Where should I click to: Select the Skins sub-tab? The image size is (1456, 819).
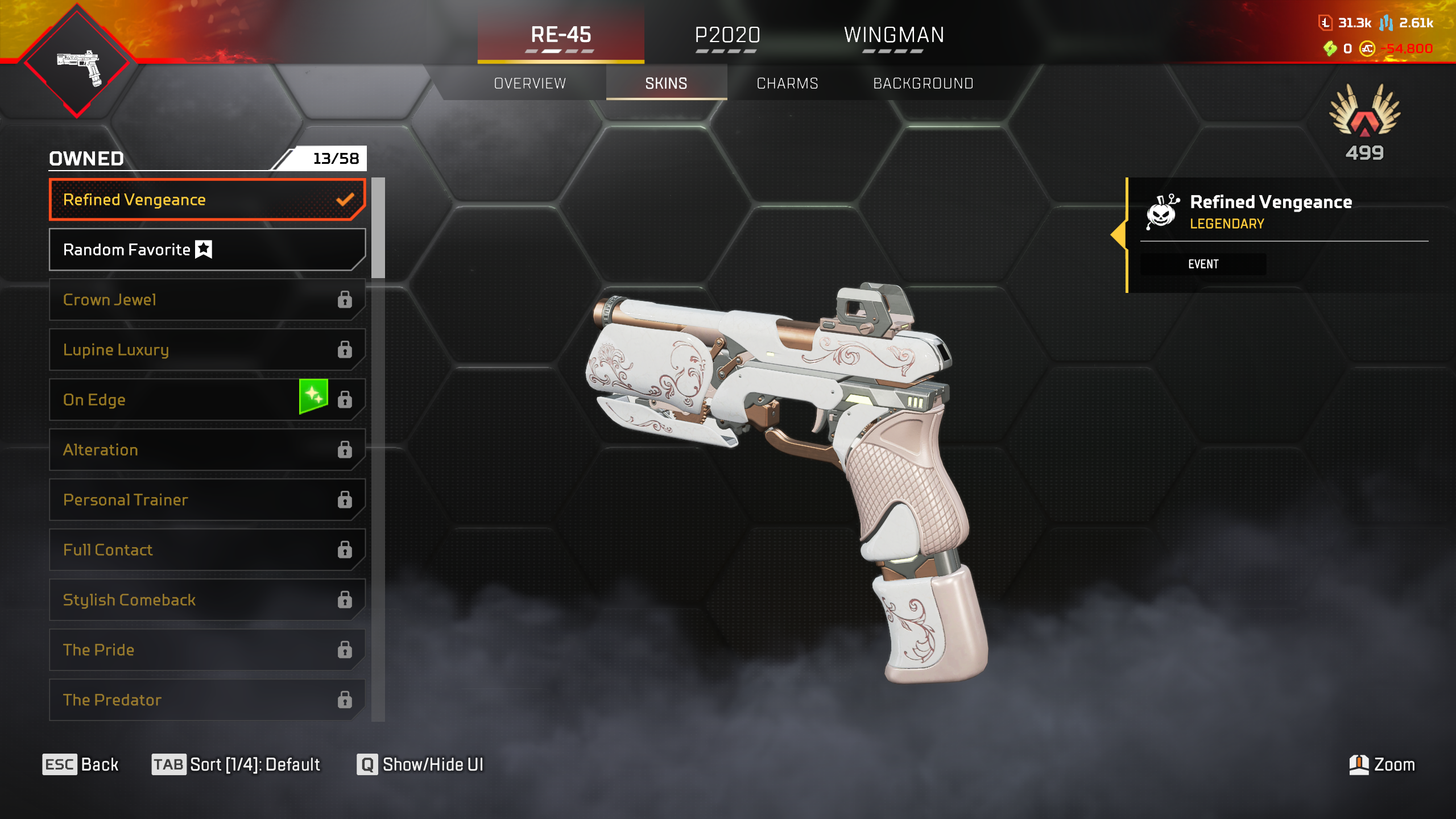666,84
